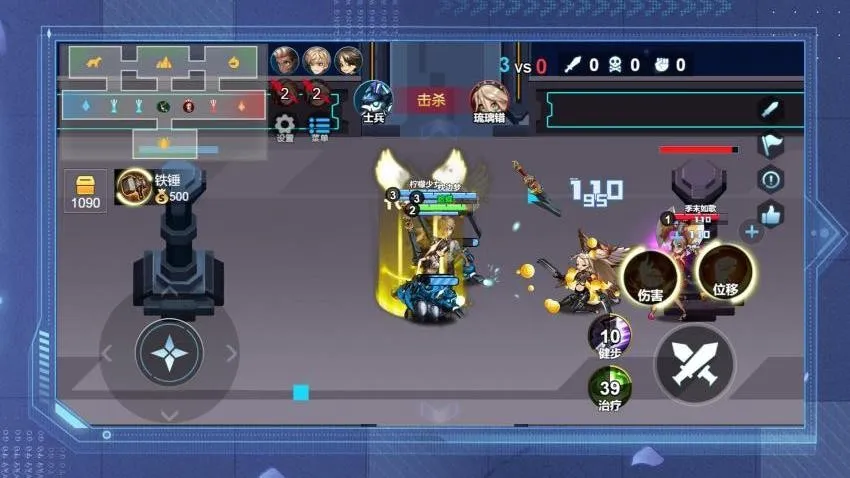Open the 设置 (Settings) gear
Image resolution: width=850 pixels, height=478 pixels.
(285, 125)
